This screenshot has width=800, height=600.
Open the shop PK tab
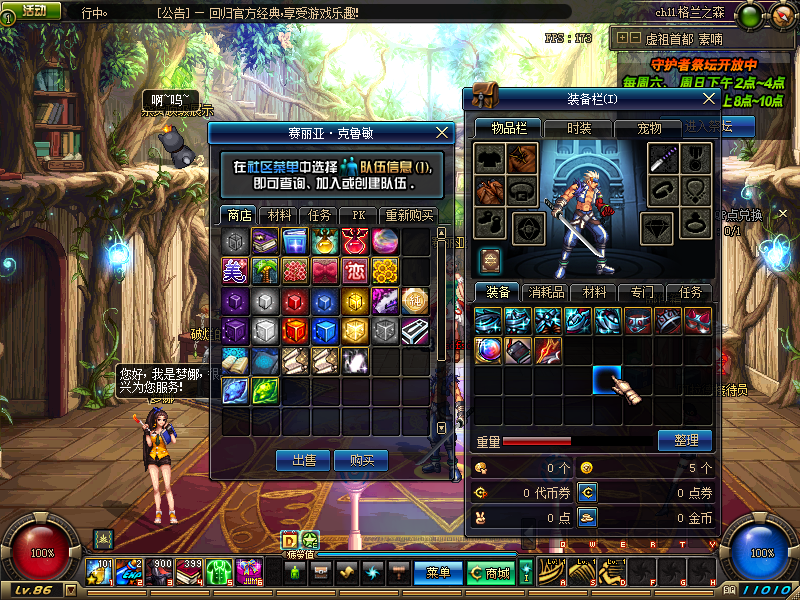click(357, 215)
